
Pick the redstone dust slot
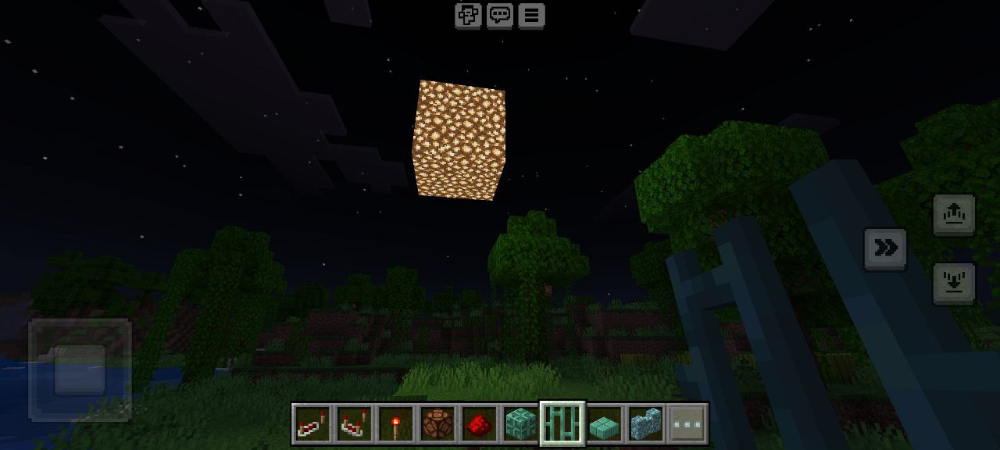point(479,424)
